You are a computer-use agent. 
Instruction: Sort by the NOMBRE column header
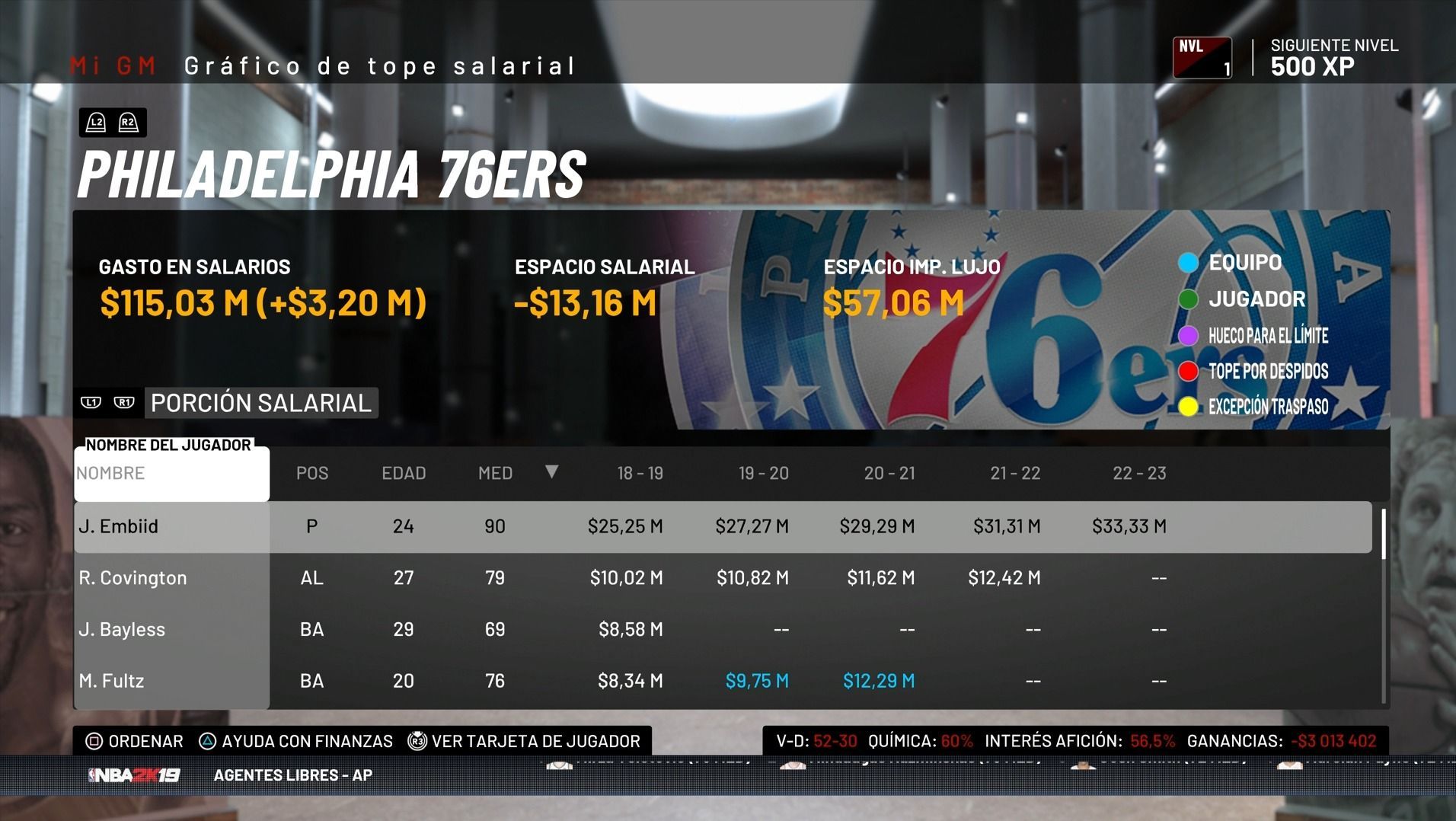pyautogui.click(x=171, y=474)
